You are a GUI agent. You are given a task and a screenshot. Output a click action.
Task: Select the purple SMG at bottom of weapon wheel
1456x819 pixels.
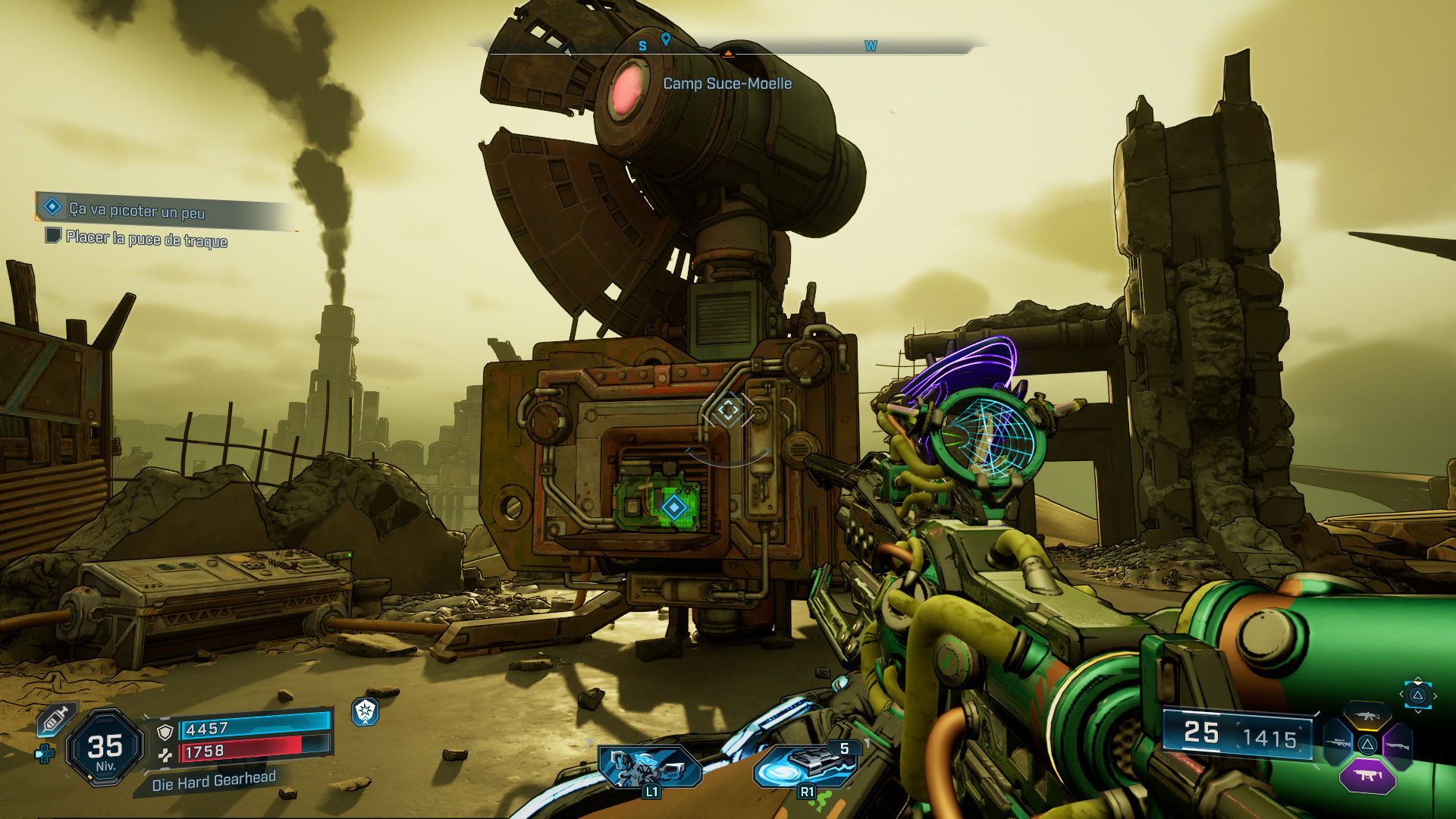[x=1367, y=777]
